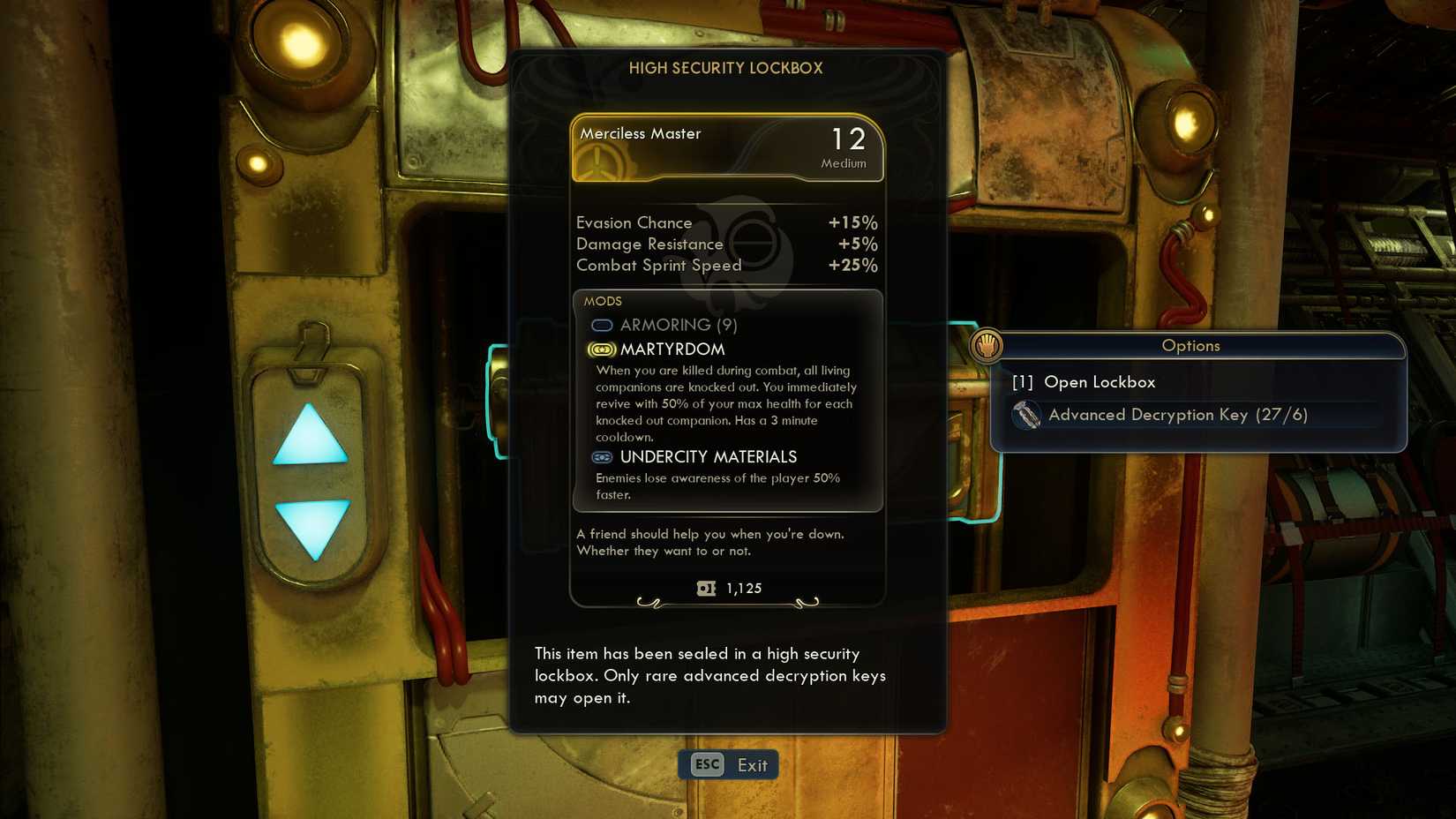Viewport: 1456px width, 819px height.
Task: Click the Evasion Chance +15% stat row
Action: (725, 222)
